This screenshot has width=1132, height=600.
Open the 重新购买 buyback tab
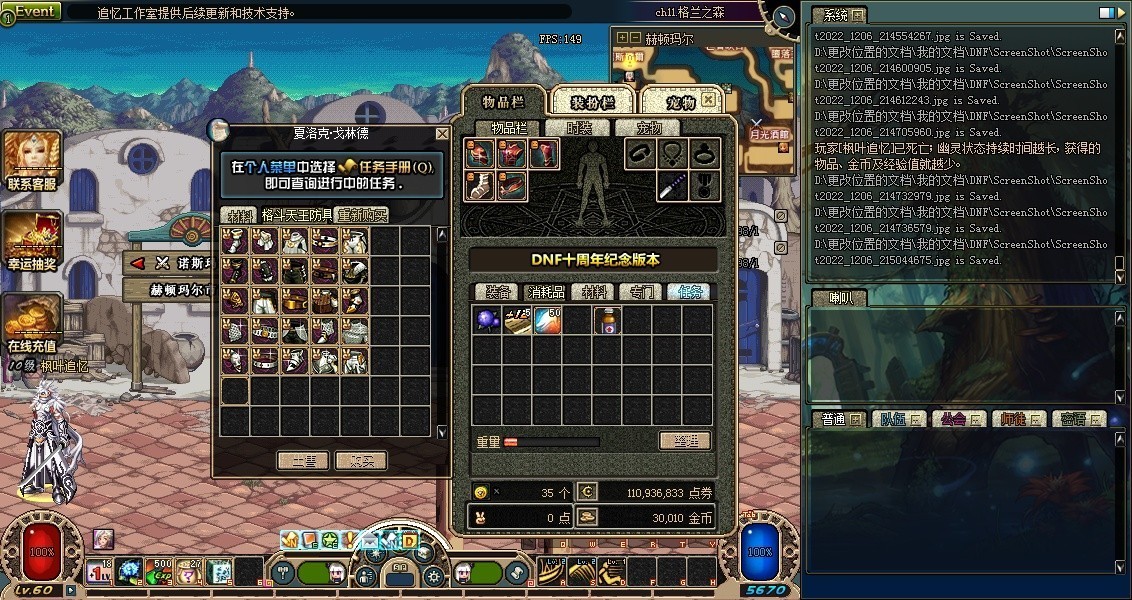(362, 215)
